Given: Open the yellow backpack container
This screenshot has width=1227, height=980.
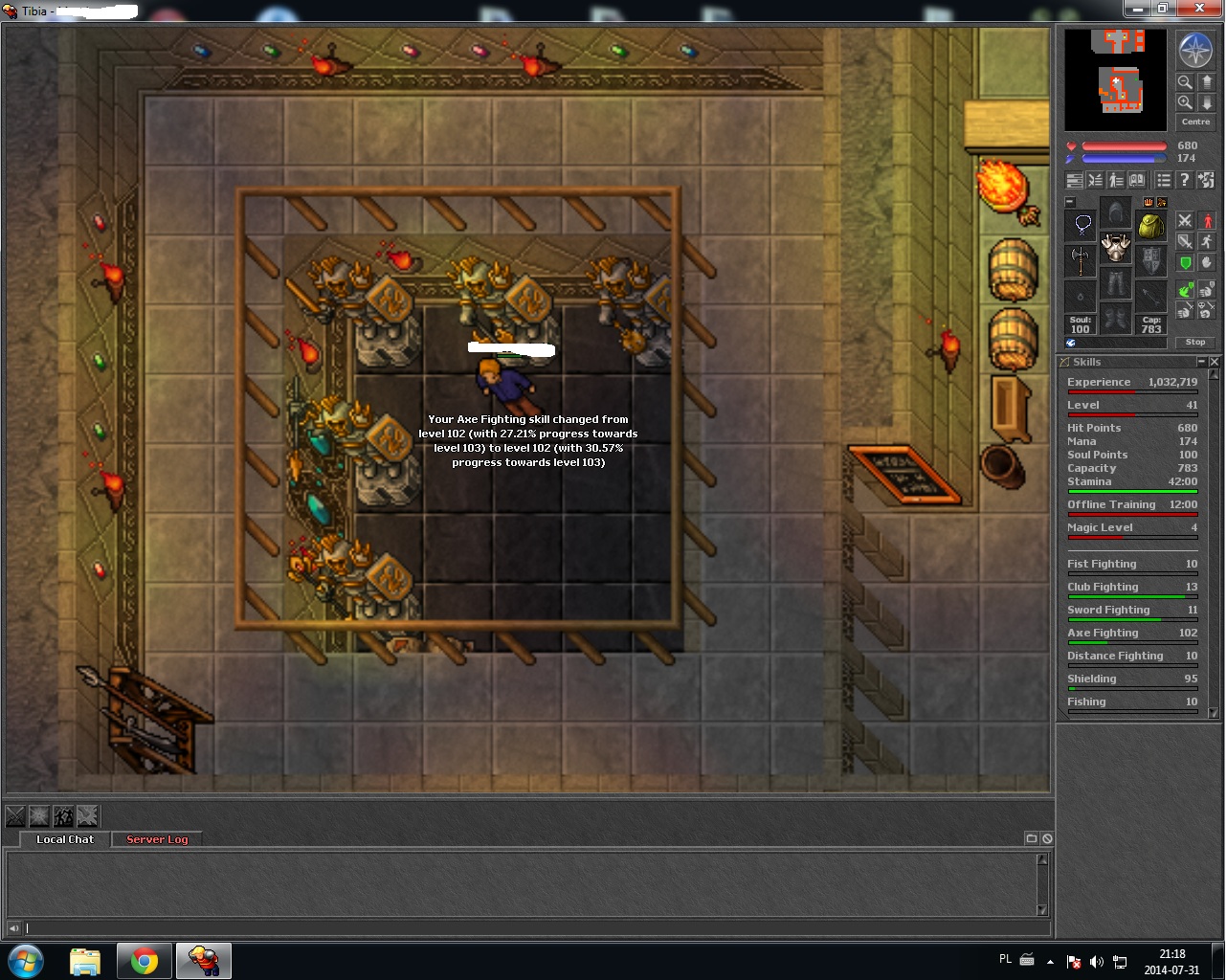Looking at the screenshot, I should [x=1150, y=227].
